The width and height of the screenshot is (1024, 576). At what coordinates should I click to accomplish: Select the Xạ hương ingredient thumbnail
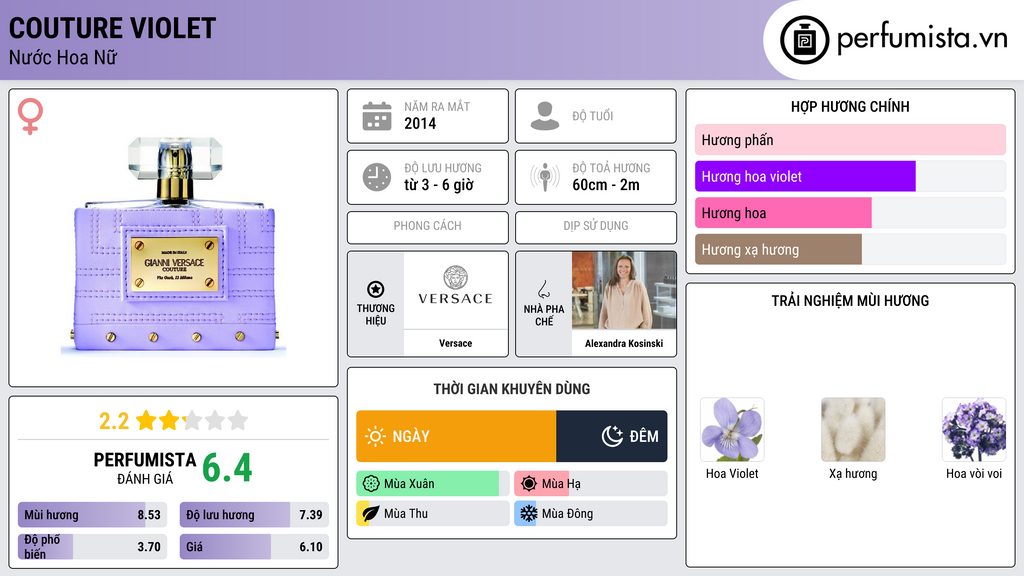pos(853,430)
